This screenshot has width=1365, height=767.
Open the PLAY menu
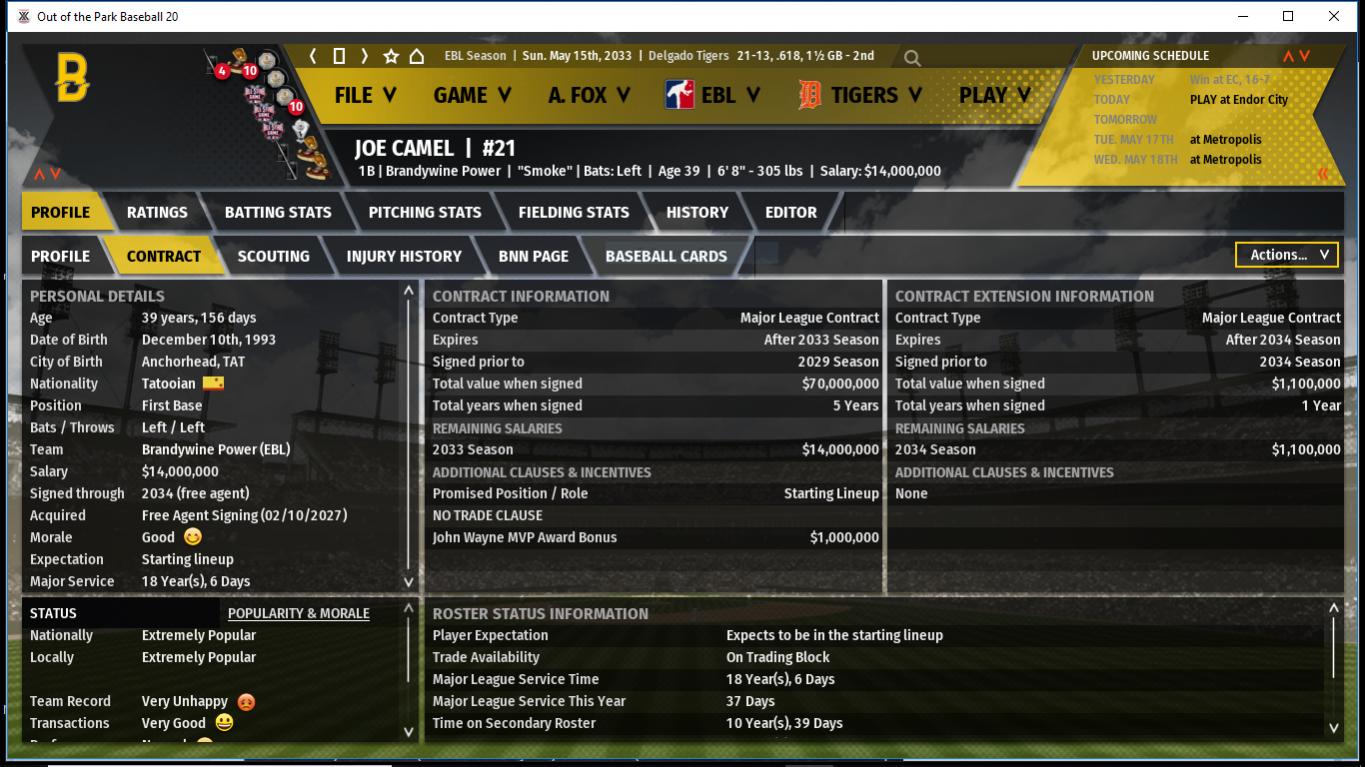pyautogui.click(x=994, y=95)
